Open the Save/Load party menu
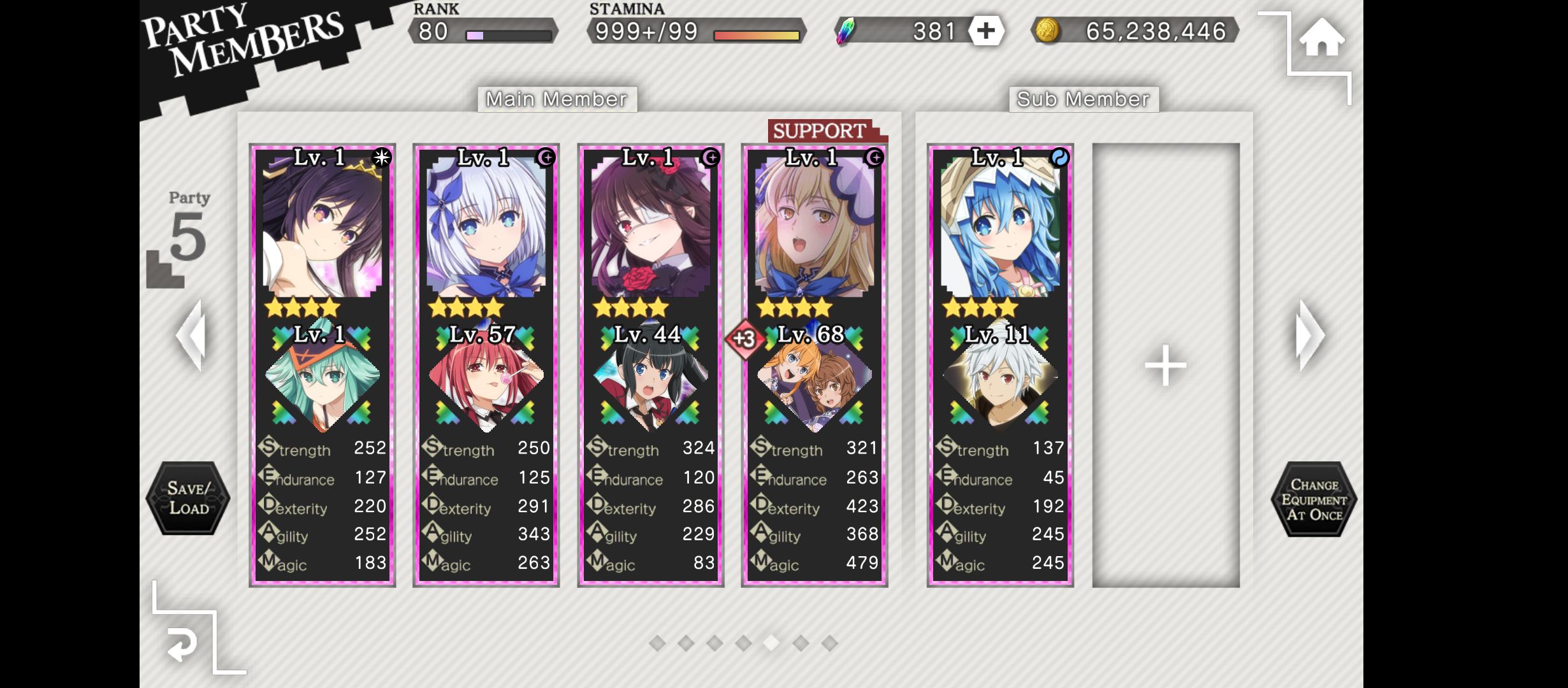 click(x=188, y=498)
